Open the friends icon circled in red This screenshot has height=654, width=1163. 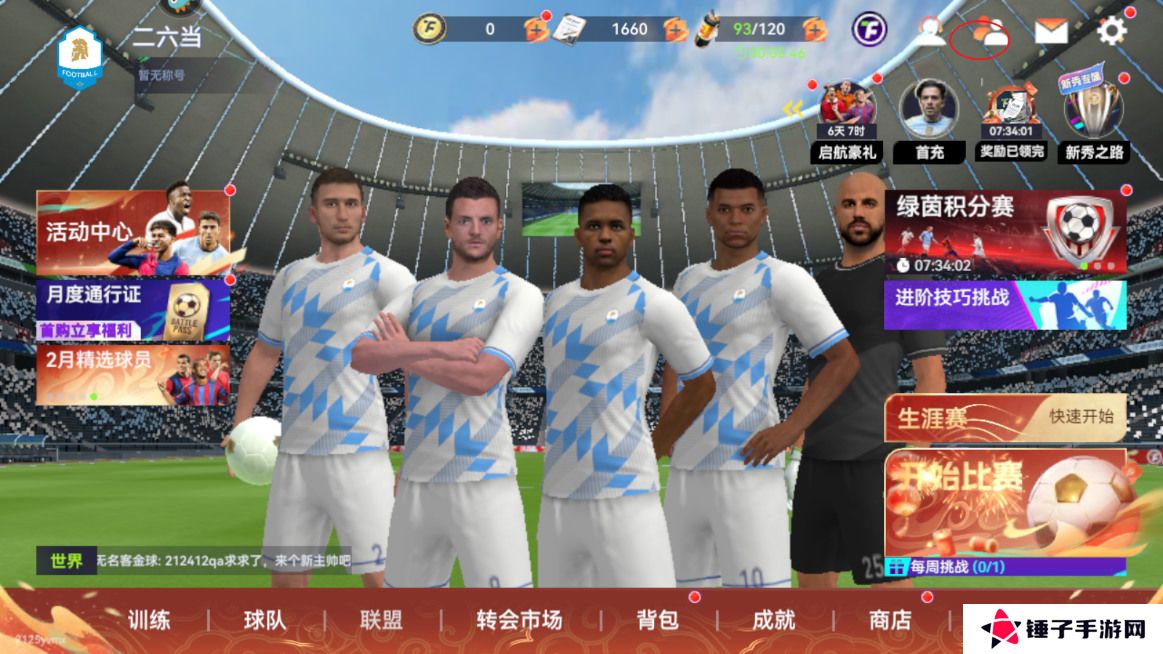(982, 36)
